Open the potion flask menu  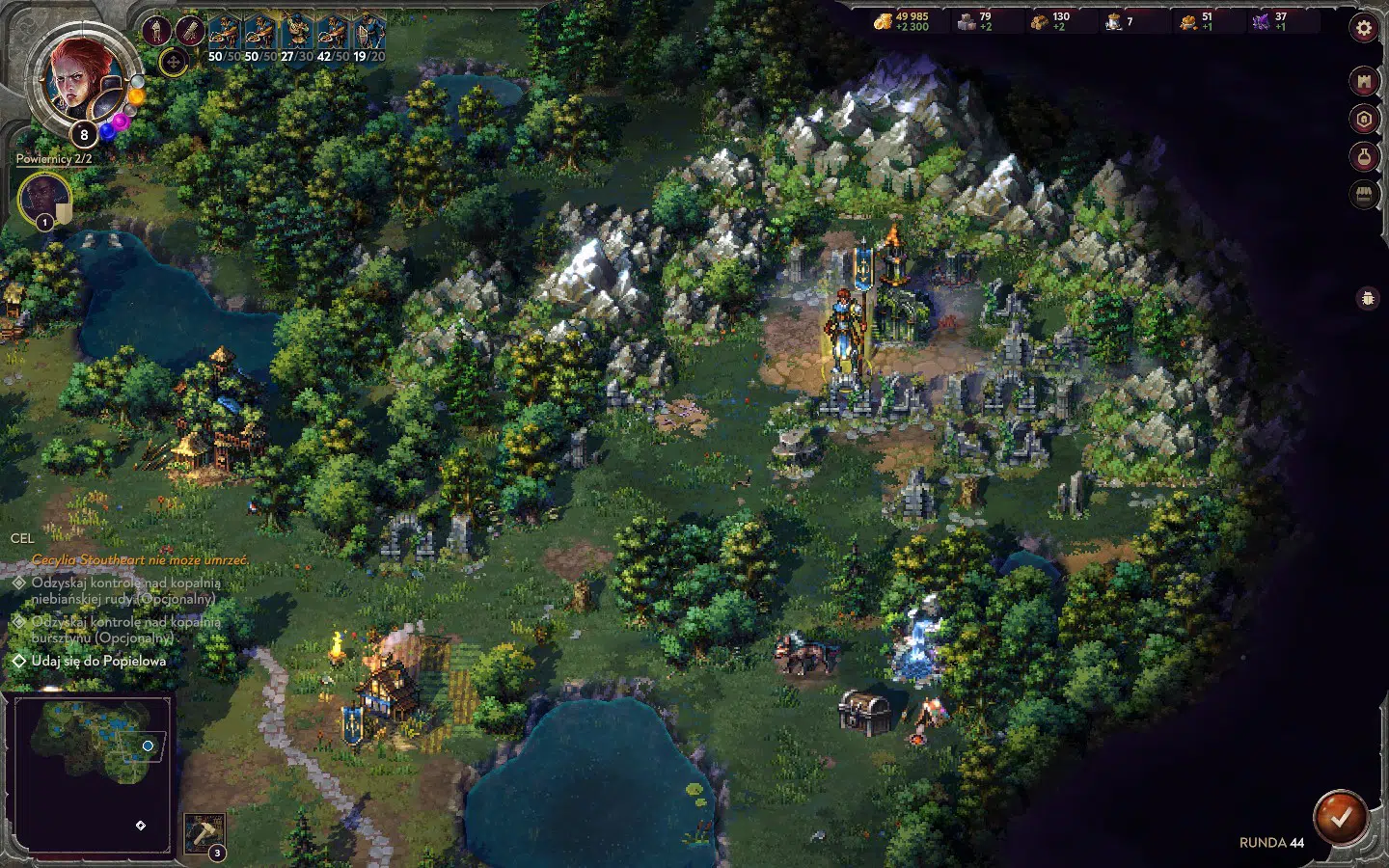click(x=1363, y=156)
